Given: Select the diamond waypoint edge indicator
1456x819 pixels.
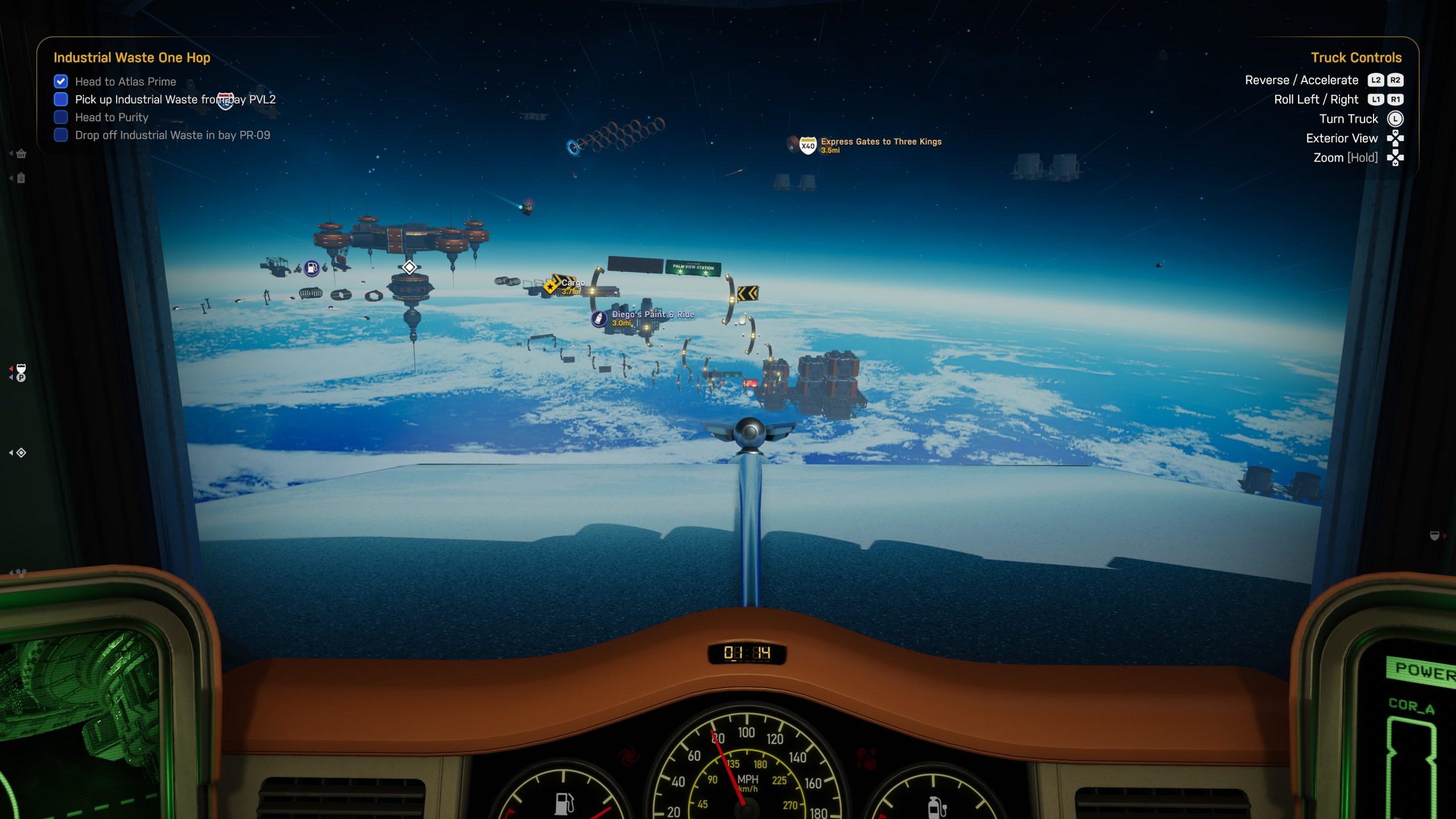Looking at the screenshot, I should coord(21,453).
